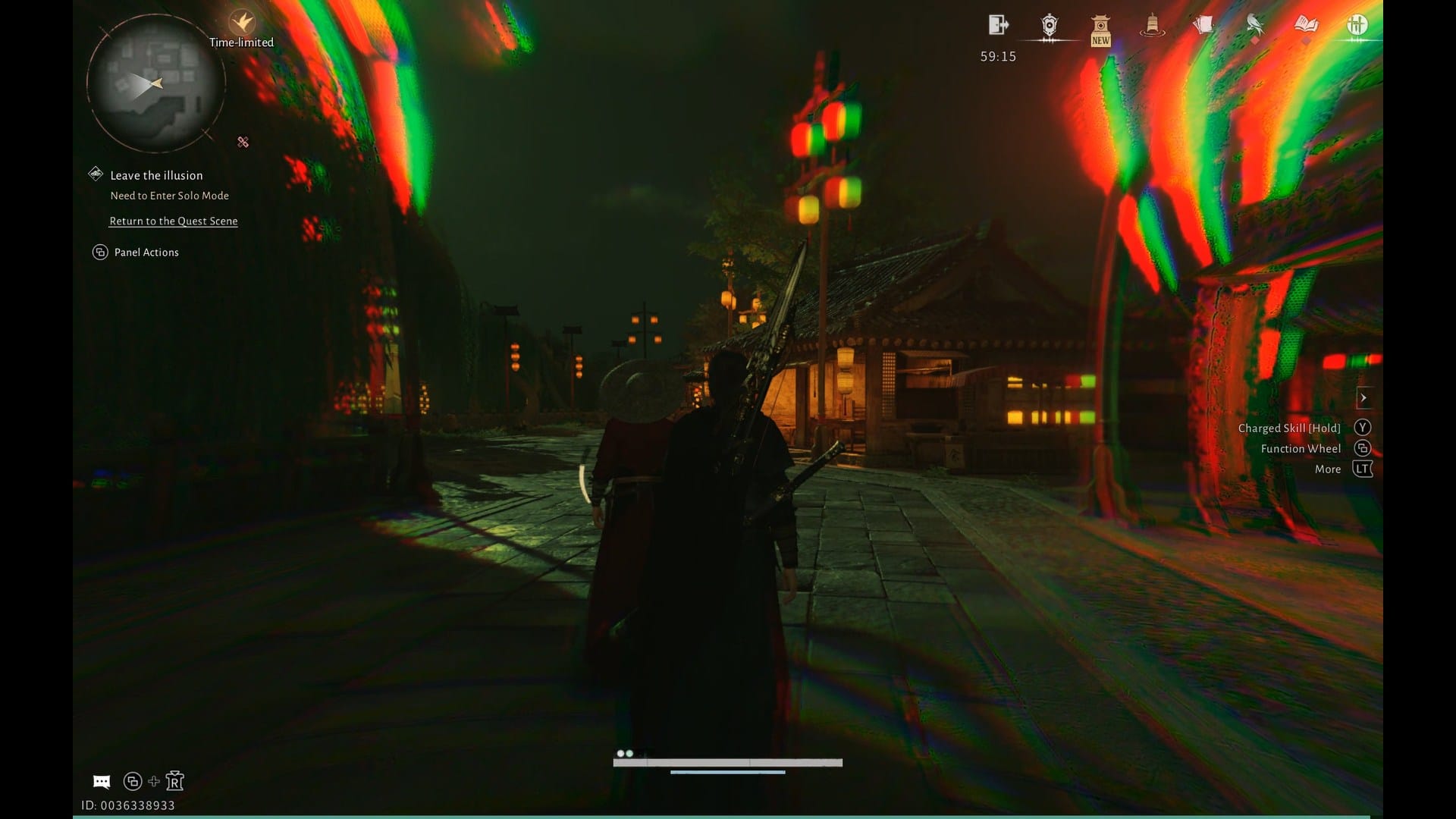Open the letters/cards icon
The height and width of the screenshot is (819, 1456).
click(x=1203, y=25)
